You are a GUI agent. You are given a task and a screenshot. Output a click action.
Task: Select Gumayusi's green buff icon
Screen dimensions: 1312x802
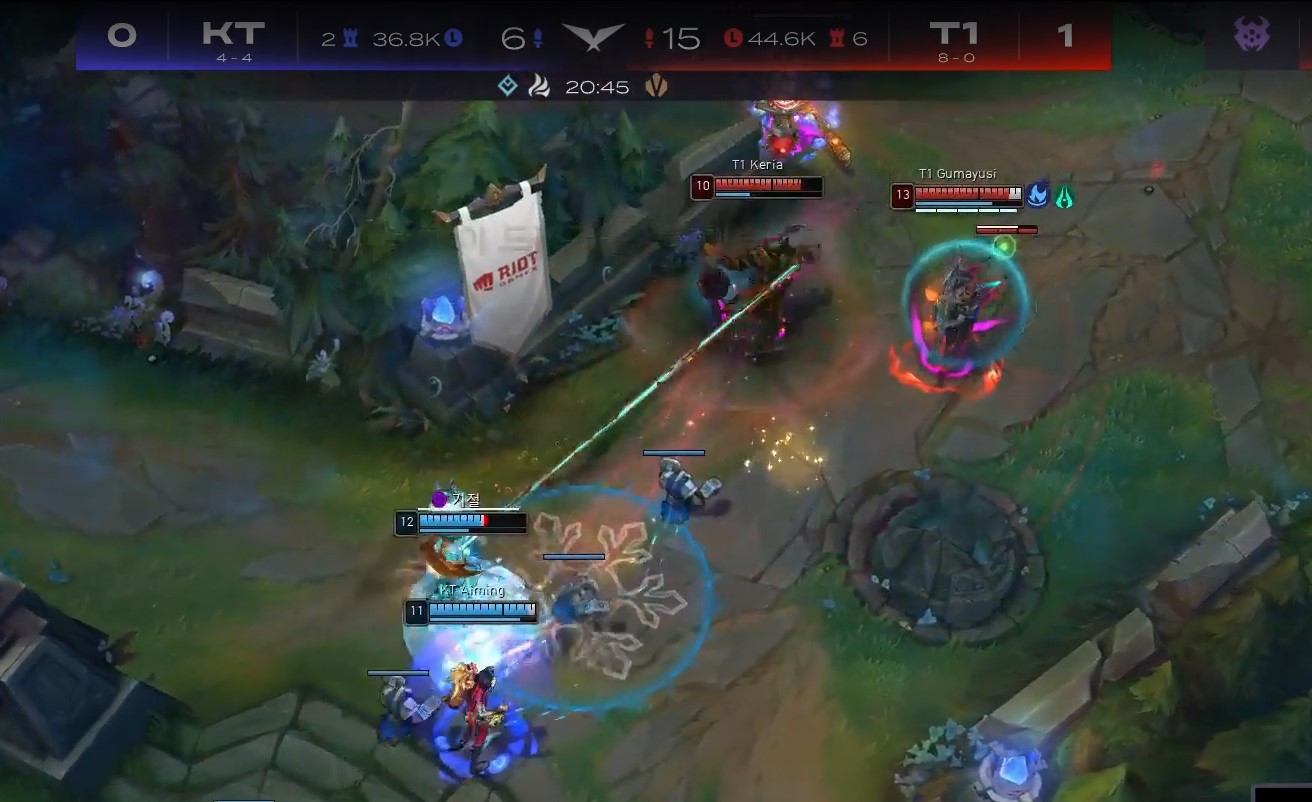tap(1064, 195)
